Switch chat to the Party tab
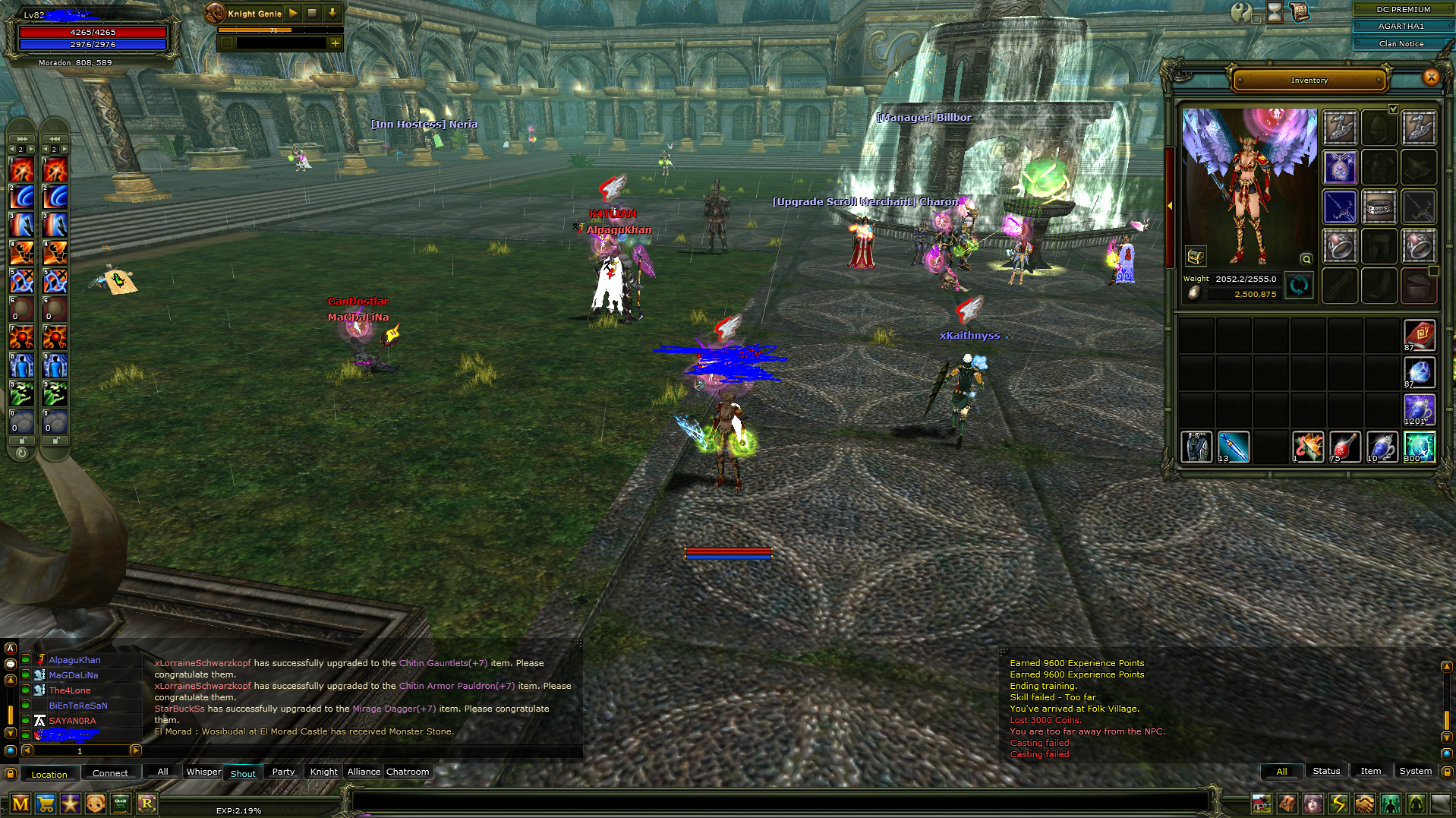Screen dimensions: 1456x818 283,772
